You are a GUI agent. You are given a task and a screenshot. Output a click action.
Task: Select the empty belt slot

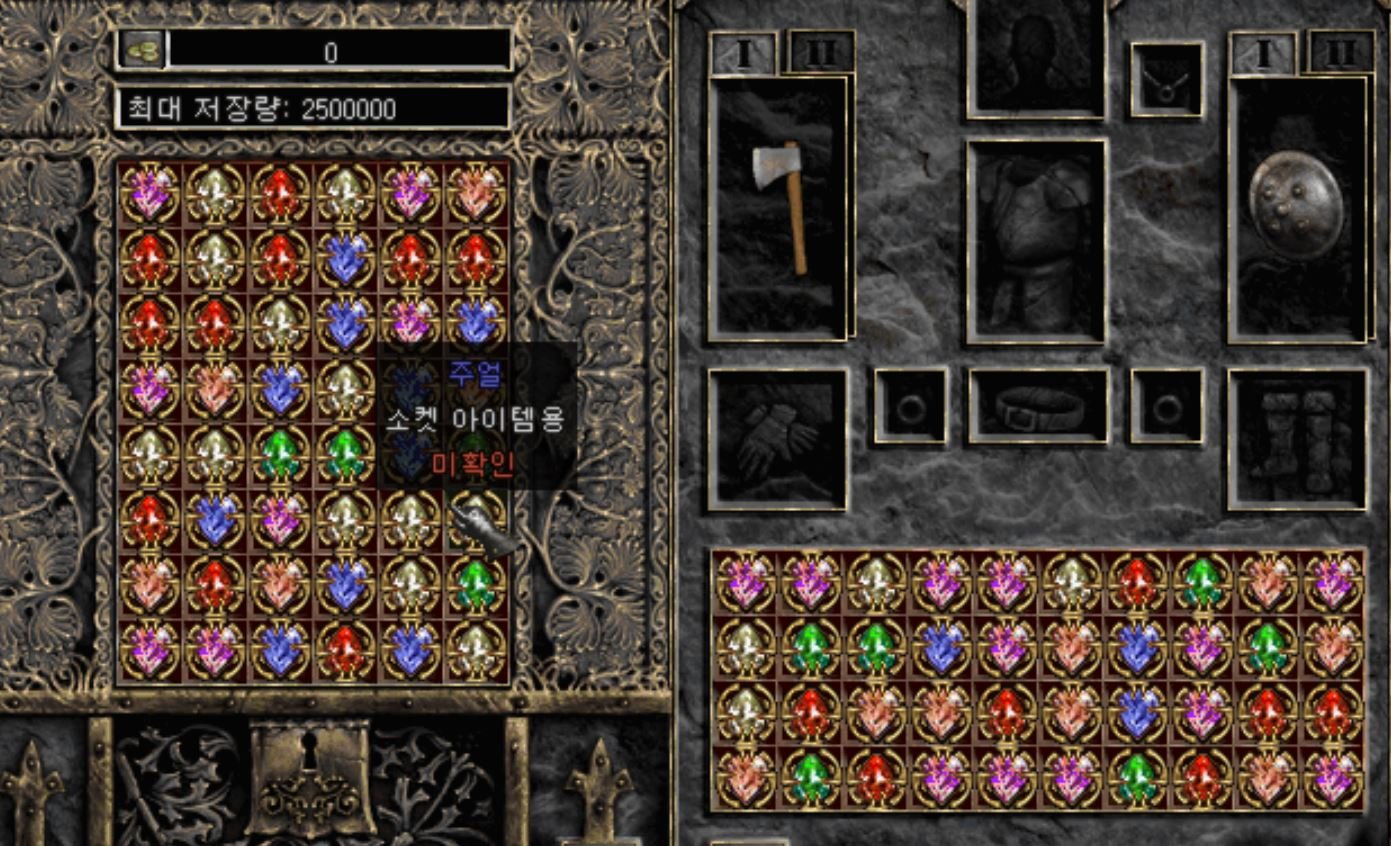(x=1038, y=405)
